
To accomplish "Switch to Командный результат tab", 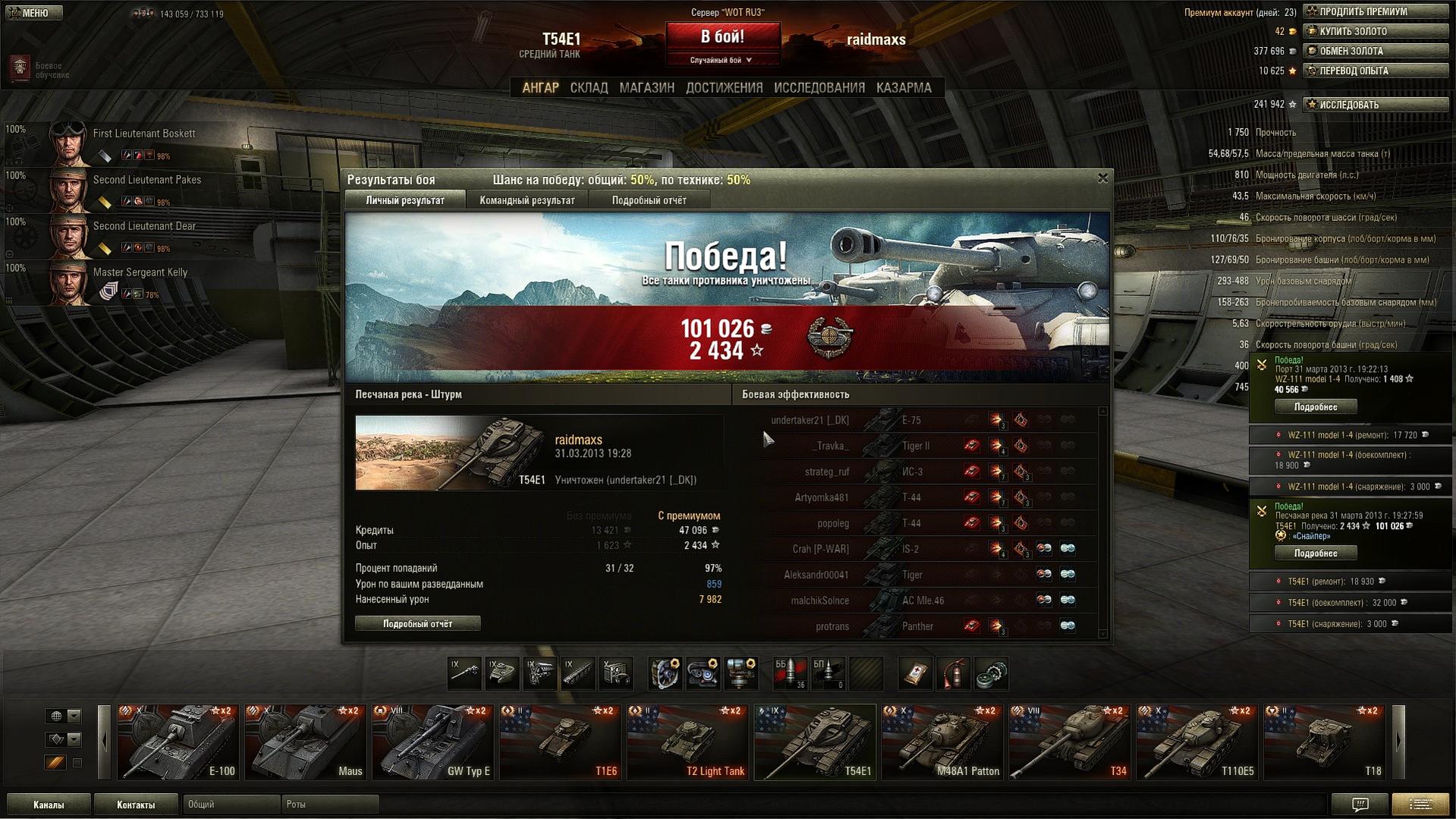I will pyautogui.click(x=527, y=200).
